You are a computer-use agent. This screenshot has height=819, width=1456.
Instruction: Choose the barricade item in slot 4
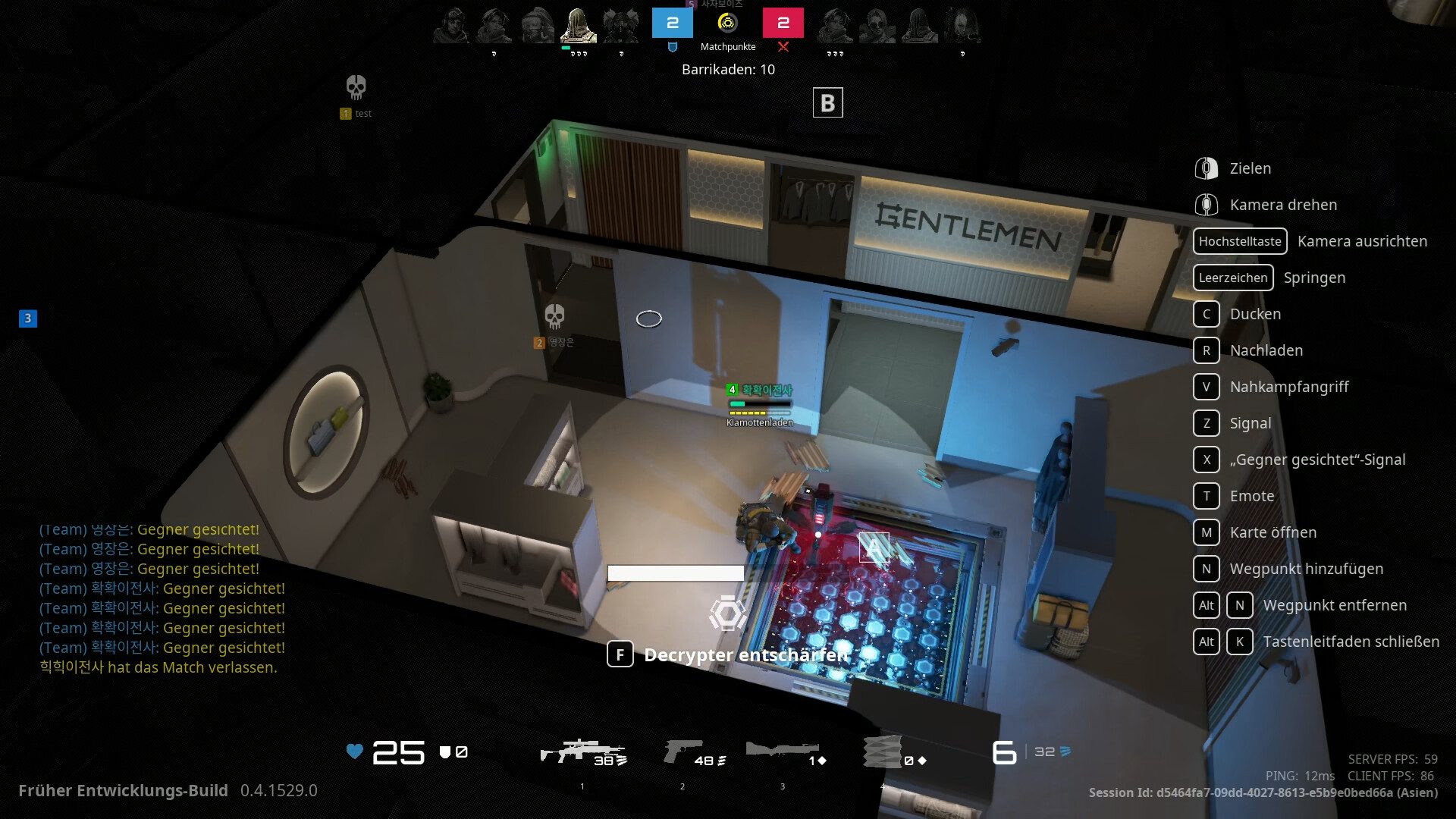tap(883, 752)
